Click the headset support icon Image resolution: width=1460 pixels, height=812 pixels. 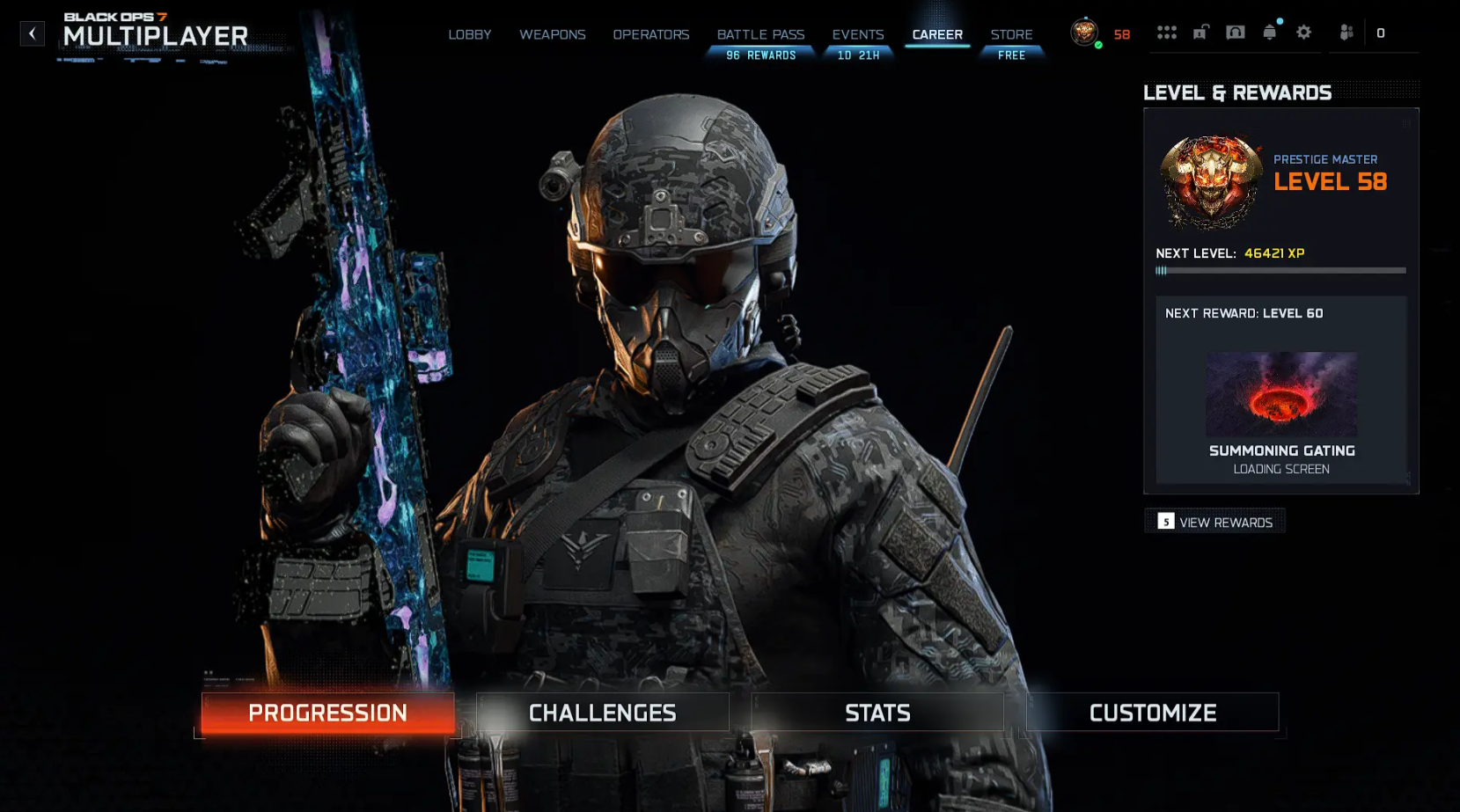[1236, 32]
